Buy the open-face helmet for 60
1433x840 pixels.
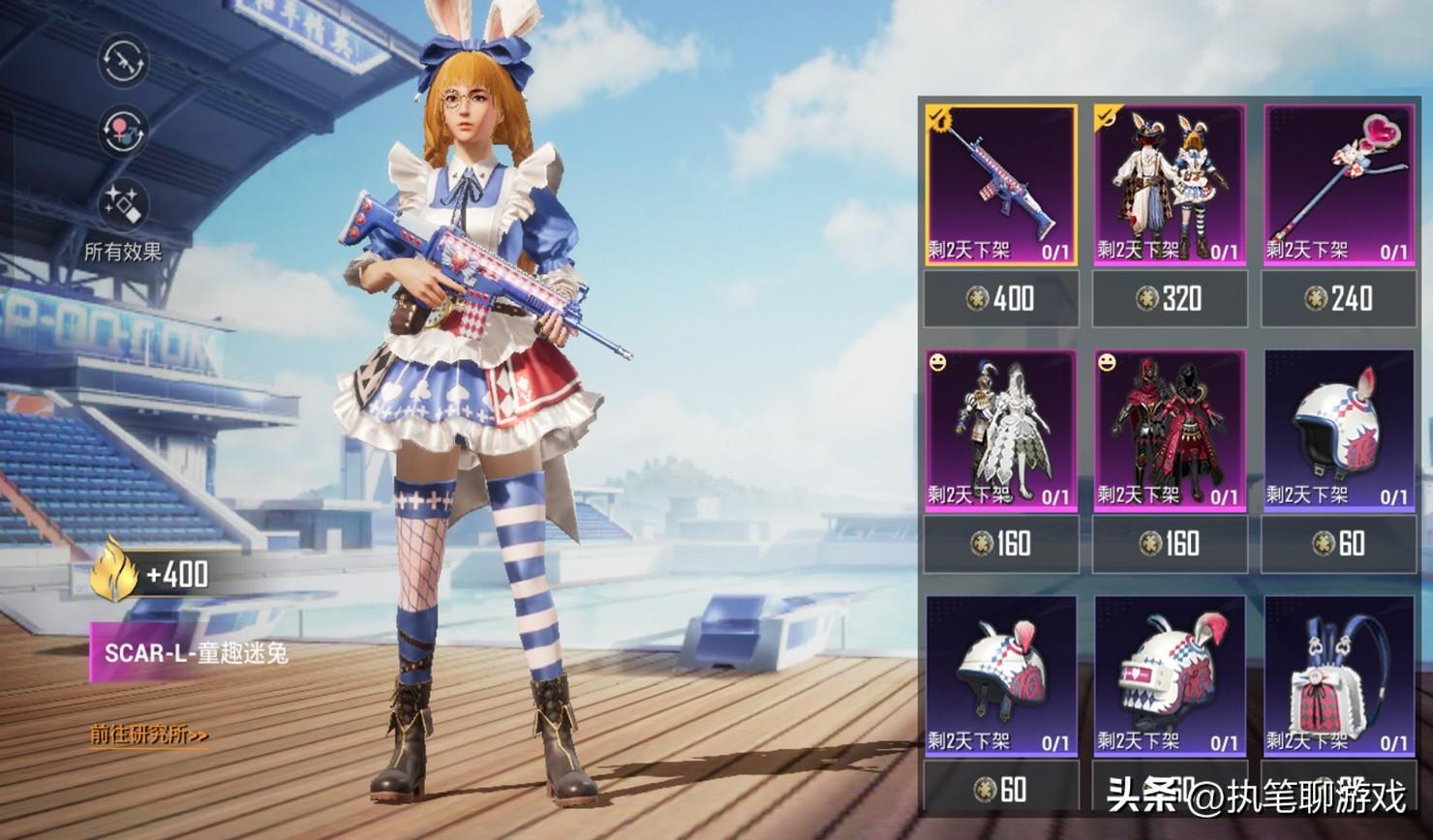click(x=1338, y=544)
